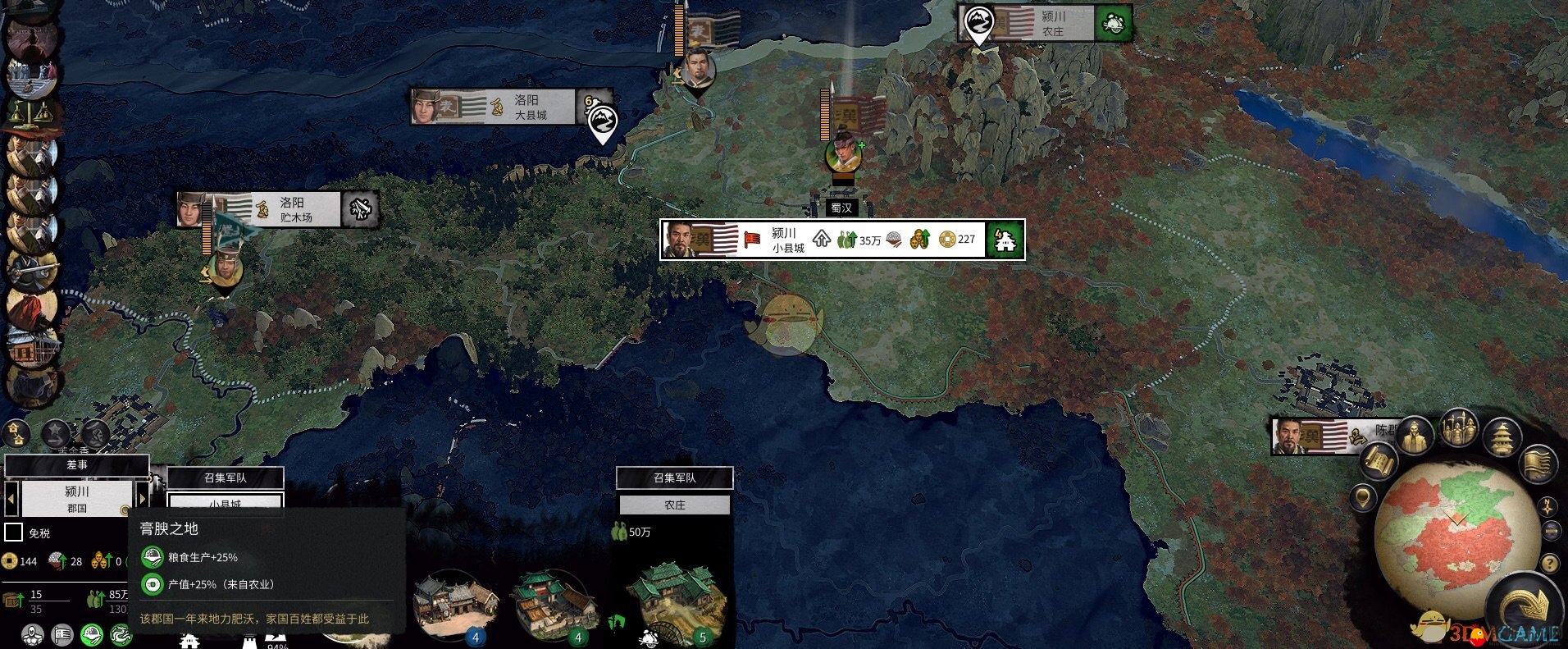Viewport: 1568px width, 649px height.
Task: Toggle the 免税 tax exemption checkbox
Action: (14, 532)
